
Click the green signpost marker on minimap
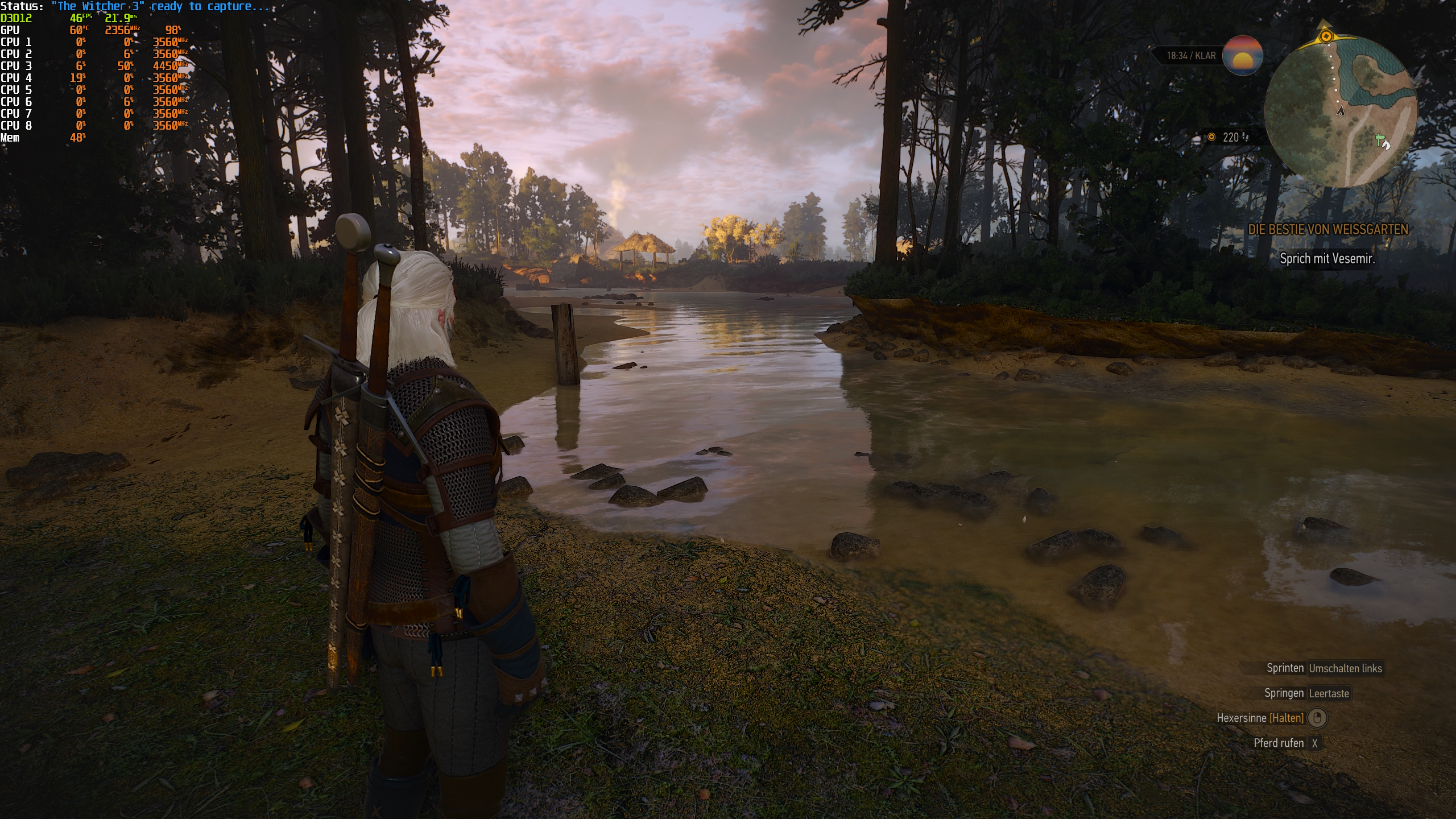click(x=1379, y=139)
